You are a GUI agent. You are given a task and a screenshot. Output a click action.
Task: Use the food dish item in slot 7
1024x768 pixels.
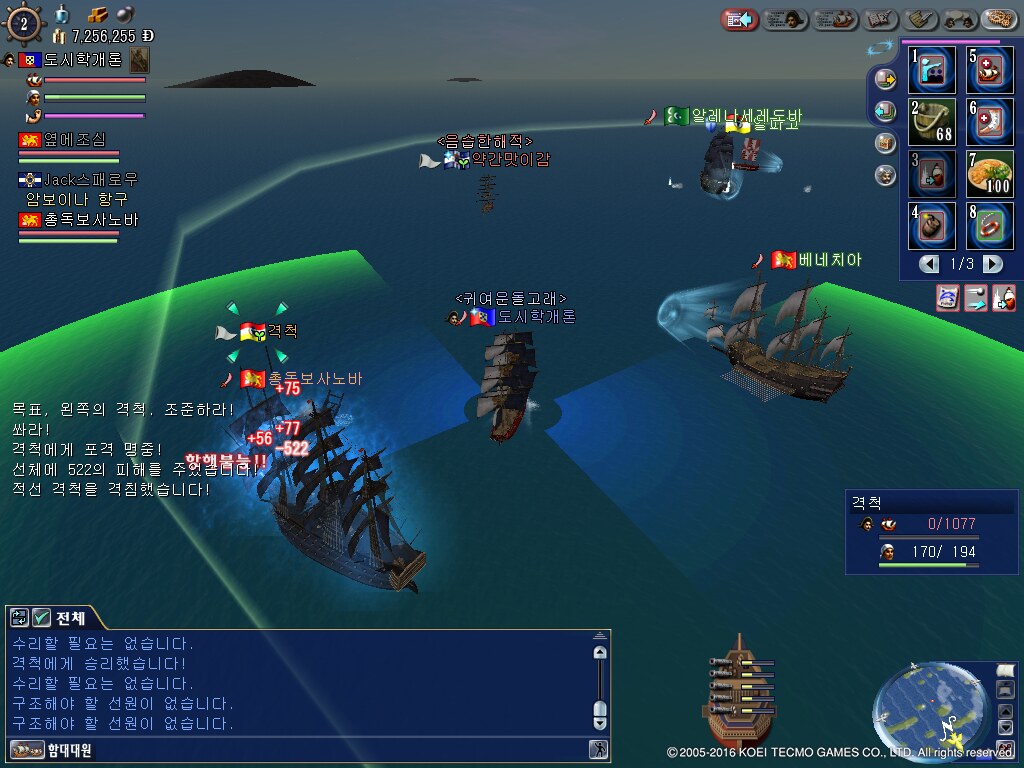pos(990,173)
